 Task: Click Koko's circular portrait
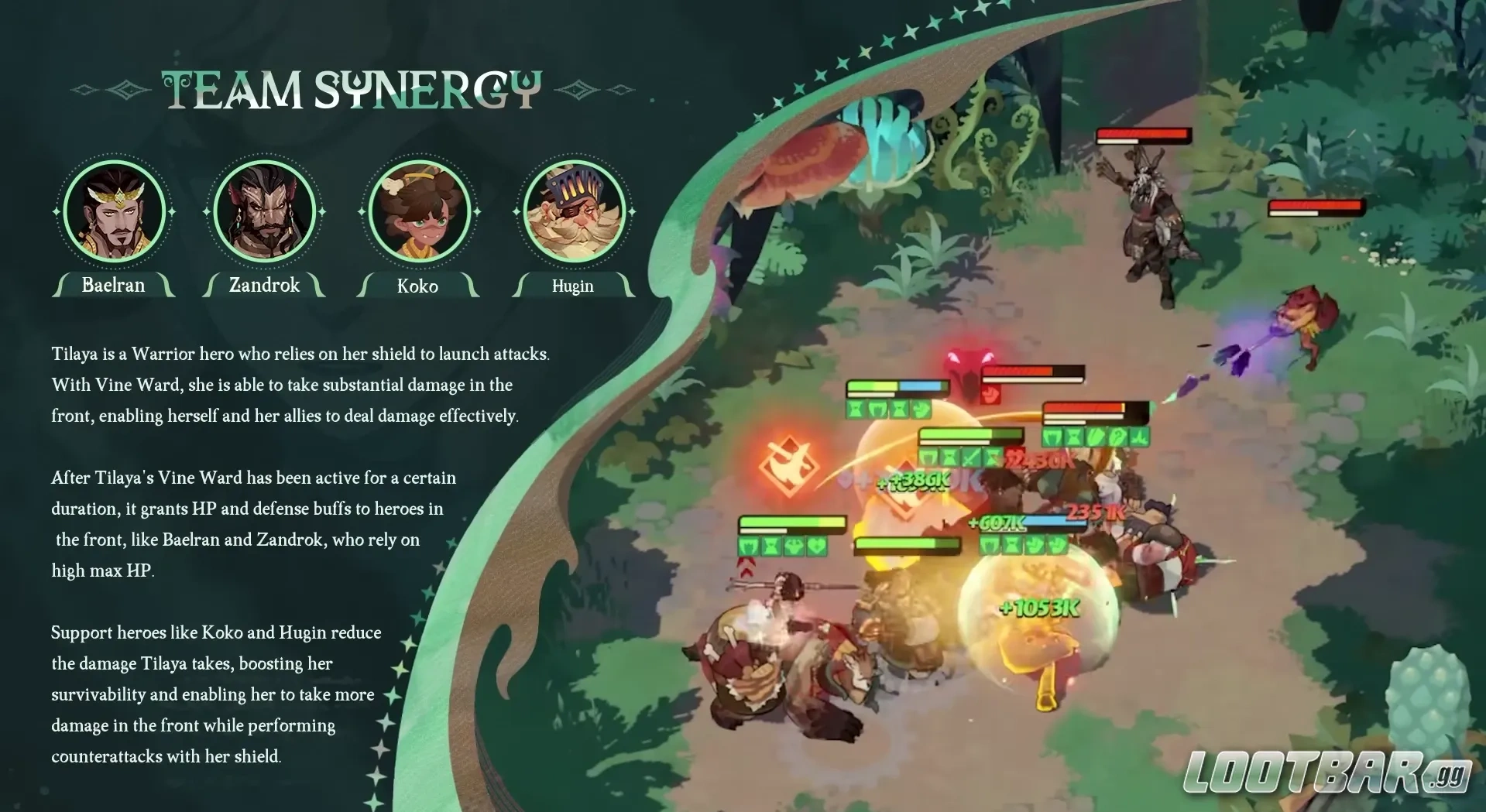point(419,211)
